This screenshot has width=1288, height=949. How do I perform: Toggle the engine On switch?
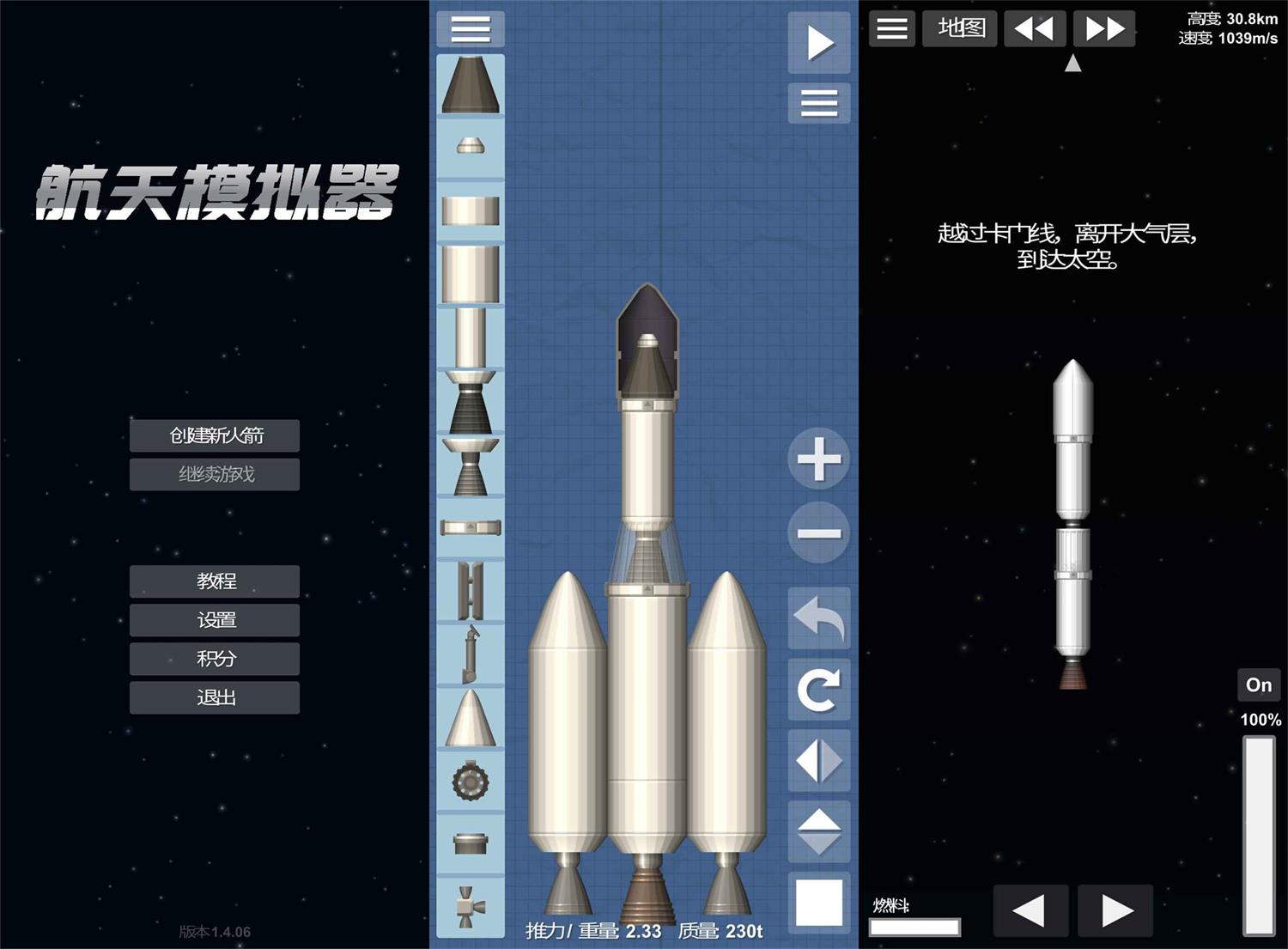click(1258, 684)
